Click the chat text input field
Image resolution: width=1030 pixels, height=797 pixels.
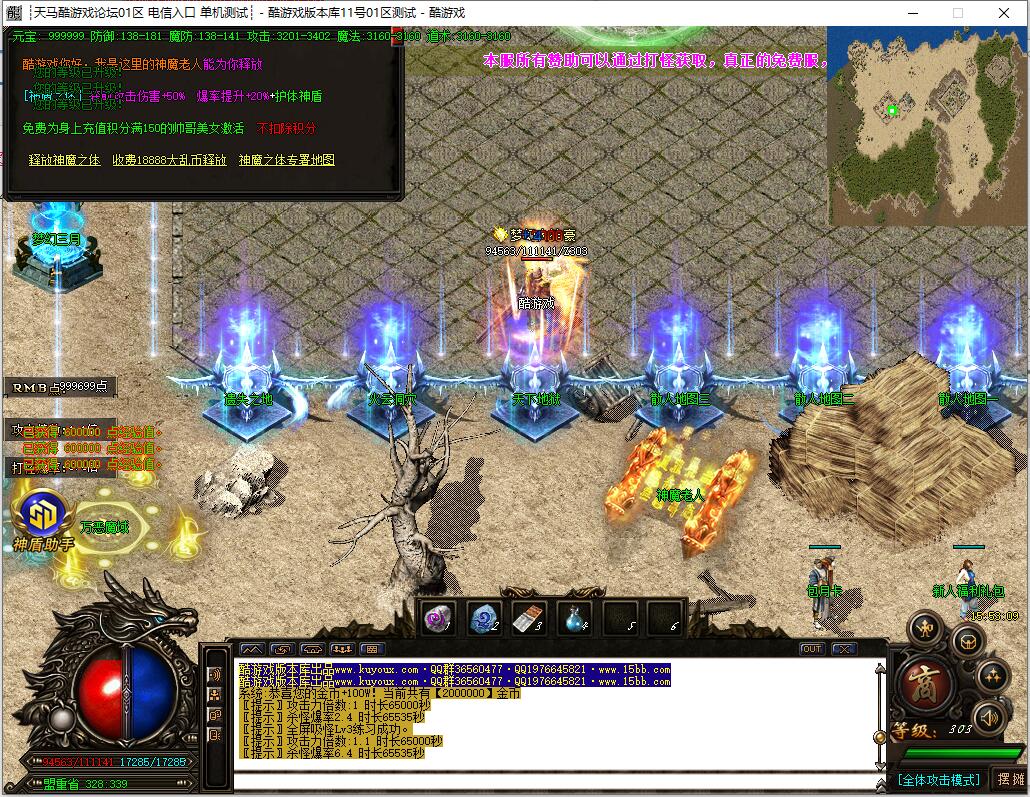550,780
